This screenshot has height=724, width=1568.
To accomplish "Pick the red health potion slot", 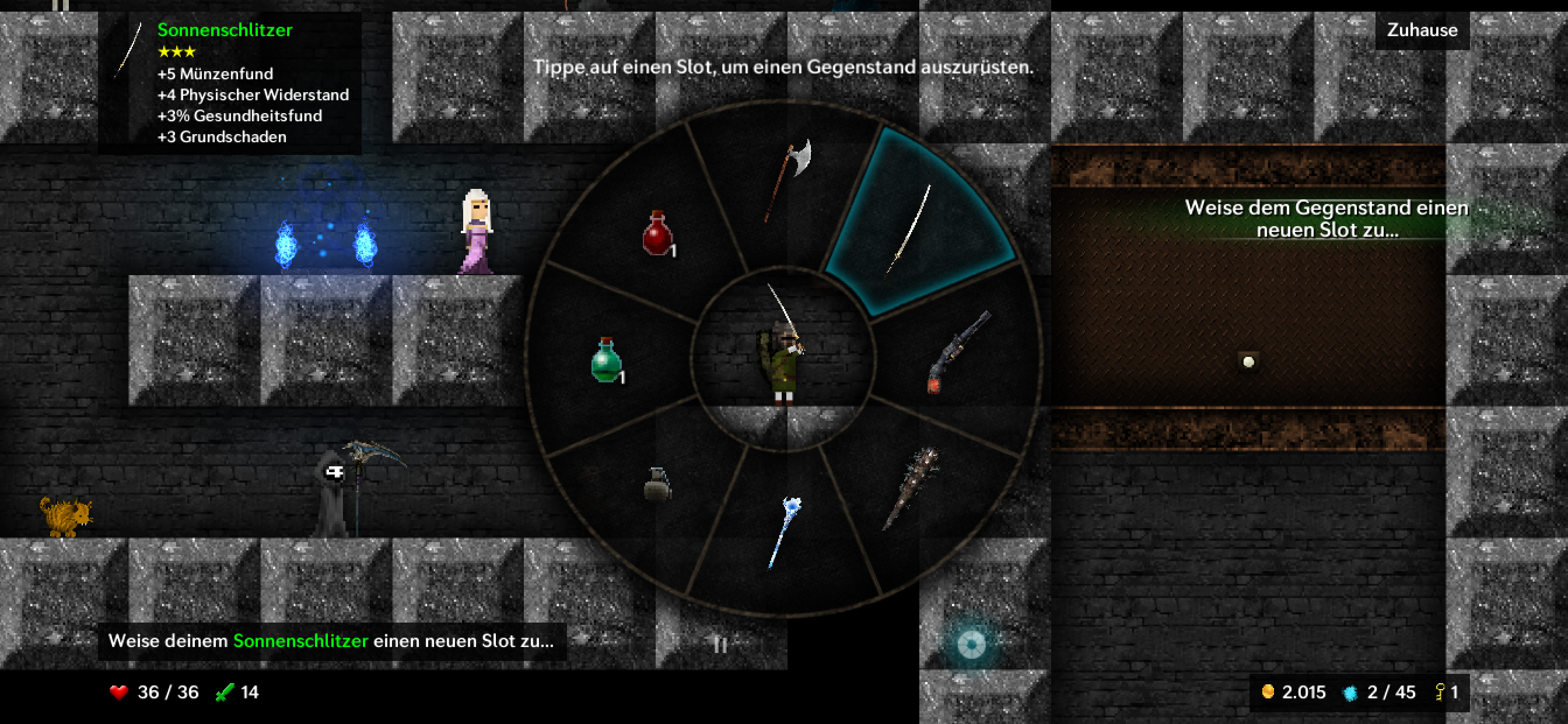I will (658, 233).
